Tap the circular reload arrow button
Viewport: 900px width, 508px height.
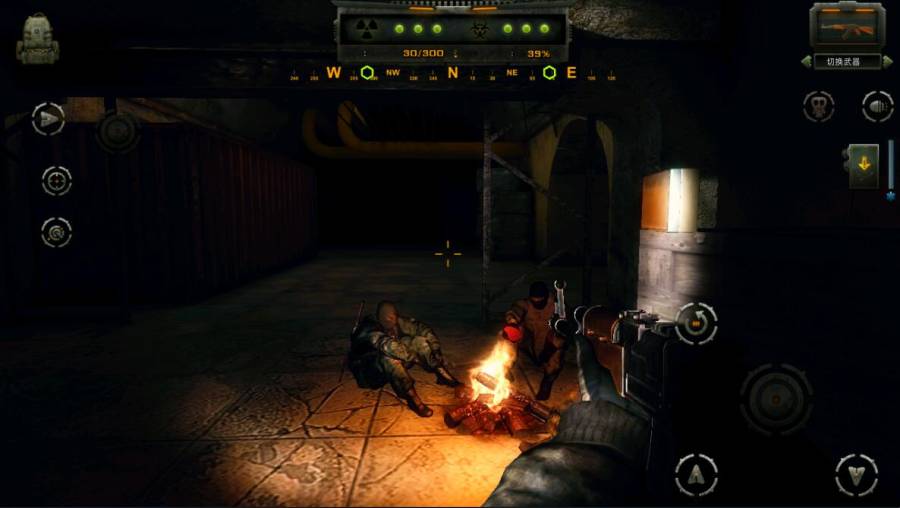[x=696, y=323]
